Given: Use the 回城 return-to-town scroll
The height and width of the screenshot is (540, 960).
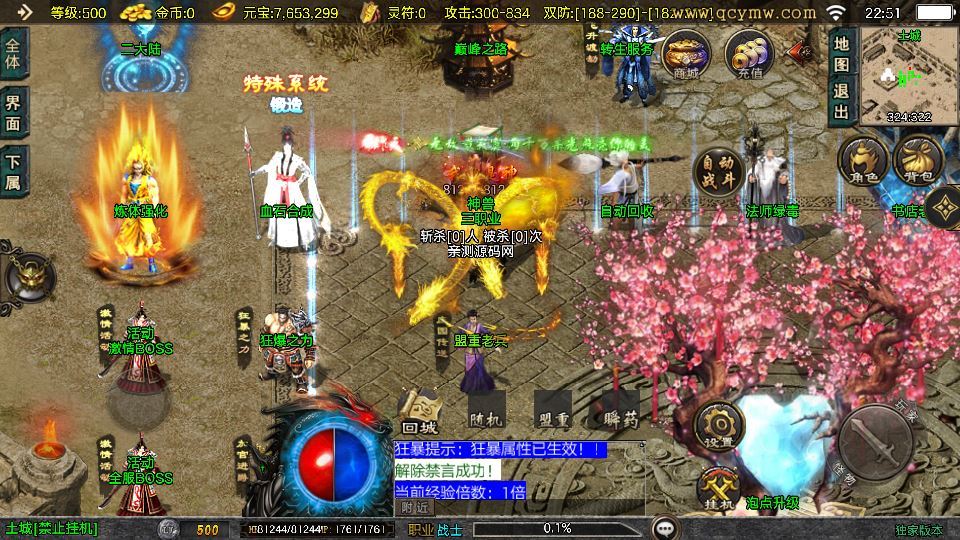Looking at the screenshot, I should click(x=421, y=410).
